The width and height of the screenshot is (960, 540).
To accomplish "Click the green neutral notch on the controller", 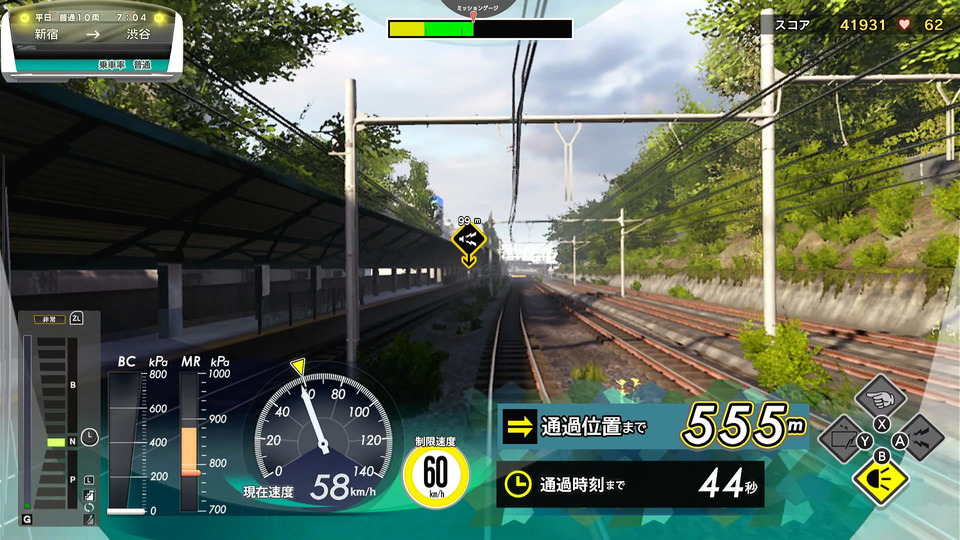I will pos(56,441).
